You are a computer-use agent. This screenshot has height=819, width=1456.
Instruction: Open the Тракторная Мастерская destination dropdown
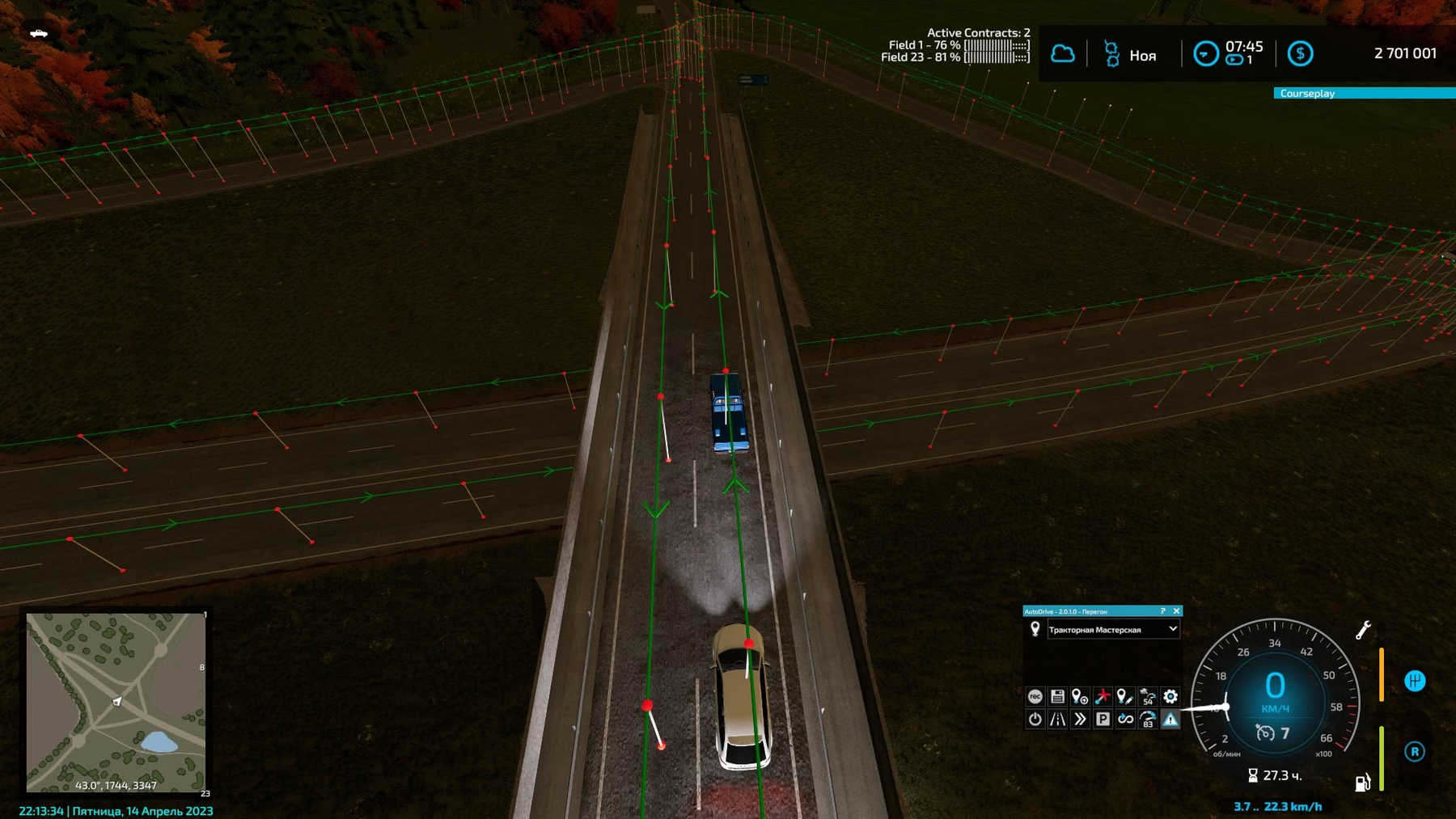1172,629
